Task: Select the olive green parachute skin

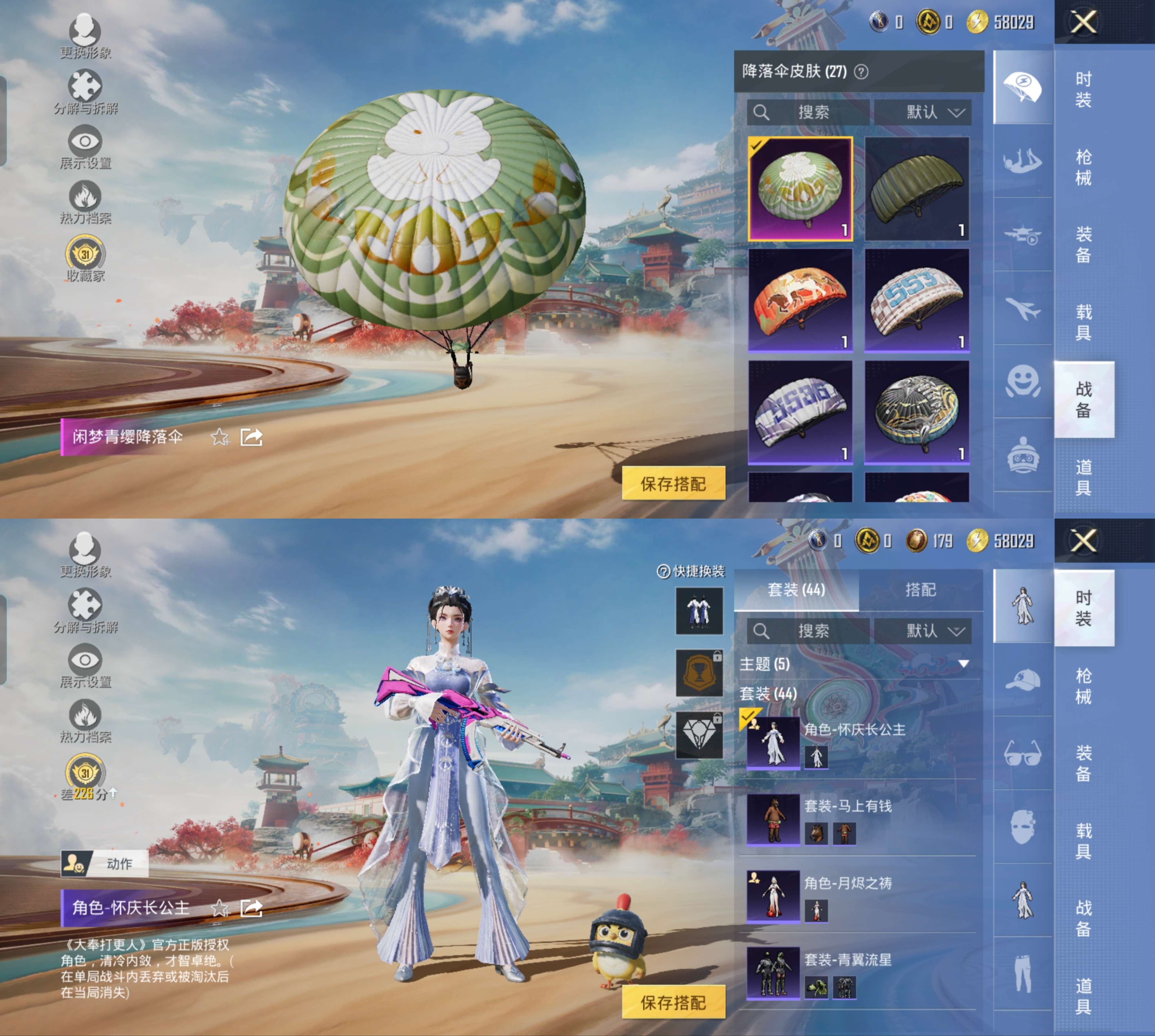Action: coord(916,188)
